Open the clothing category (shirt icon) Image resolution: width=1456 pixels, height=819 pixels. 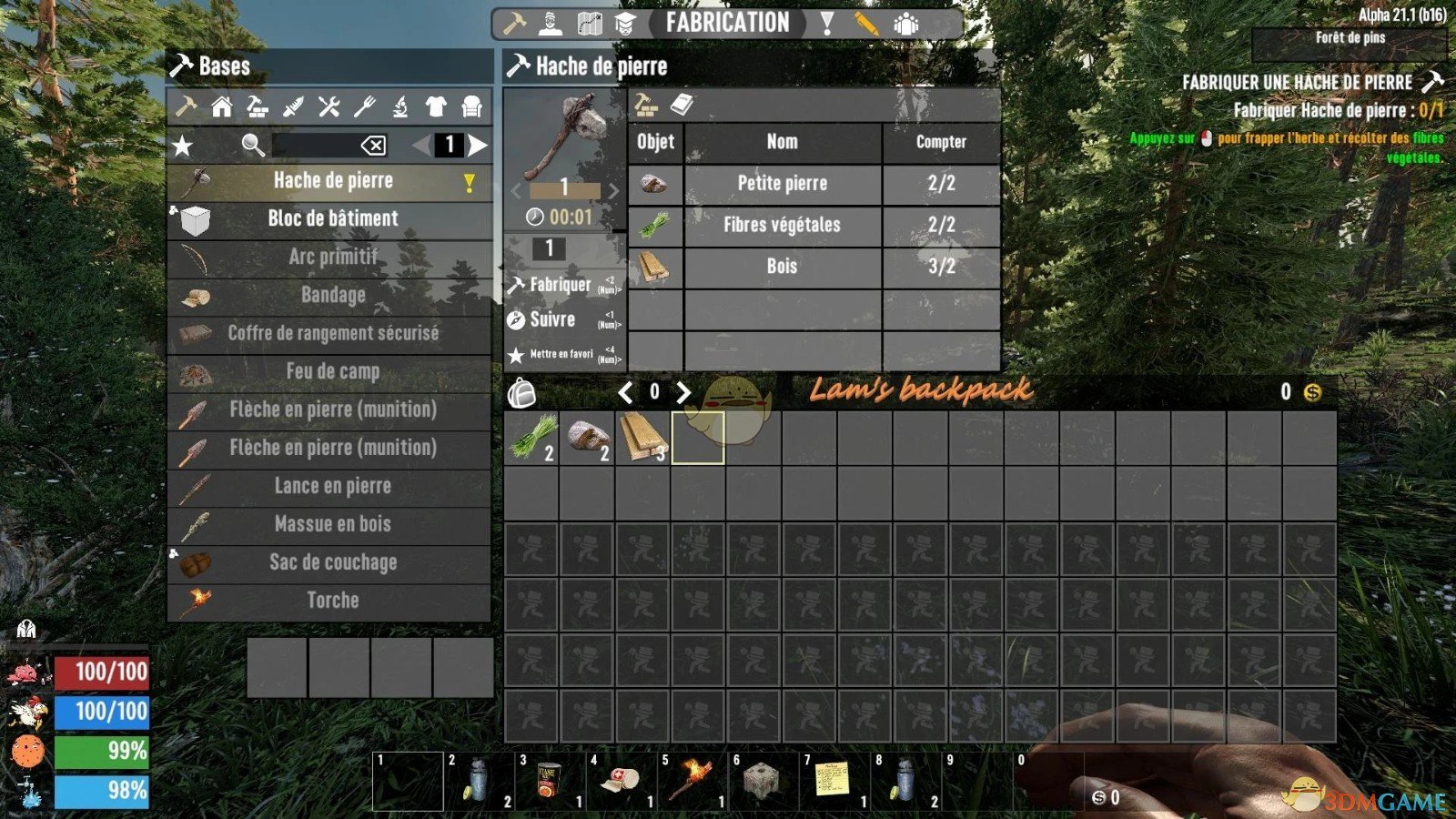click(438, 108)
